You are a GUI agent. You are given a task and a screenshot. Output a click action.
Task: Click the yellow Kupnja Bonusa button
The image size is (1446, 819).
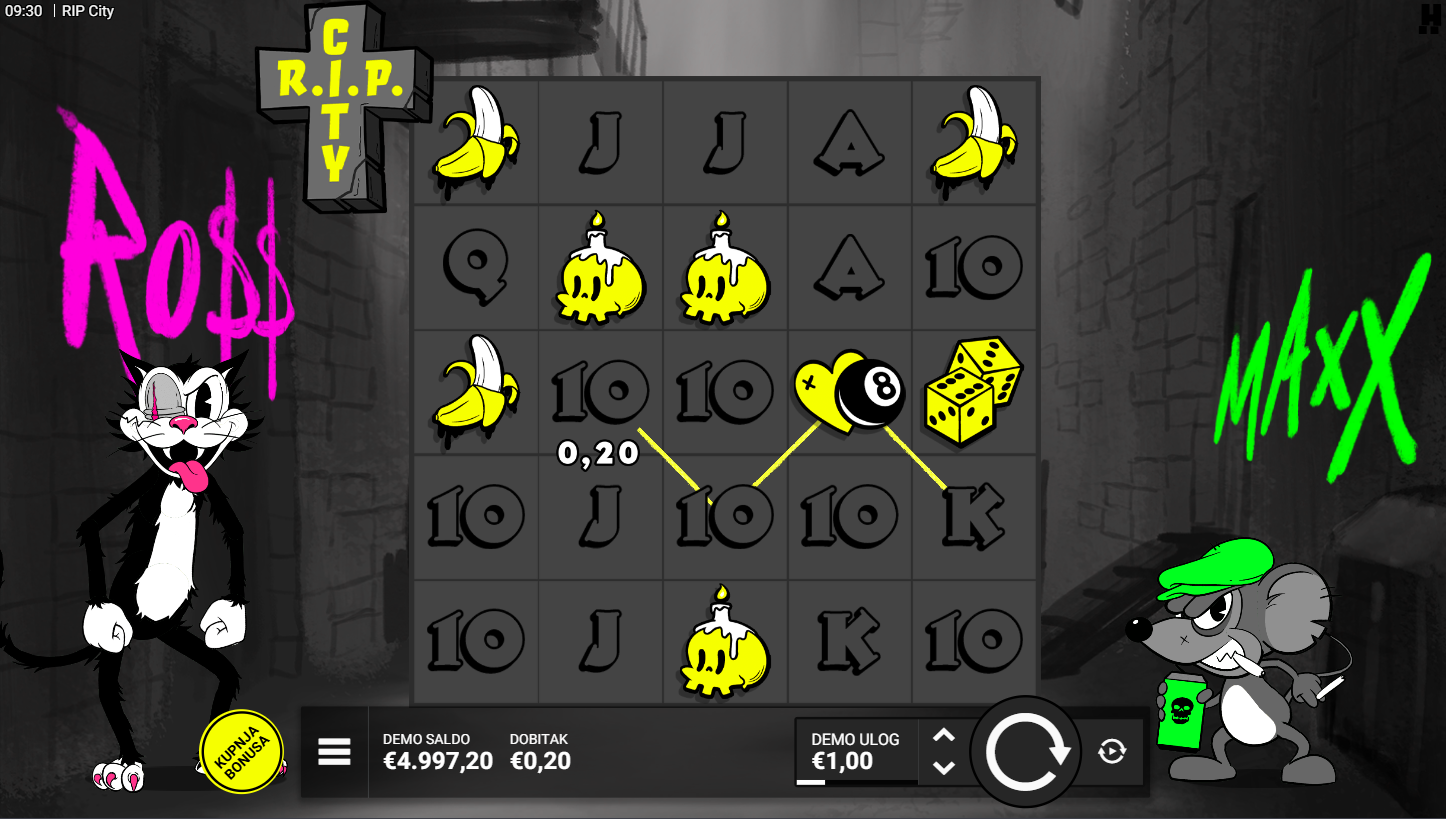pos(241,751)
